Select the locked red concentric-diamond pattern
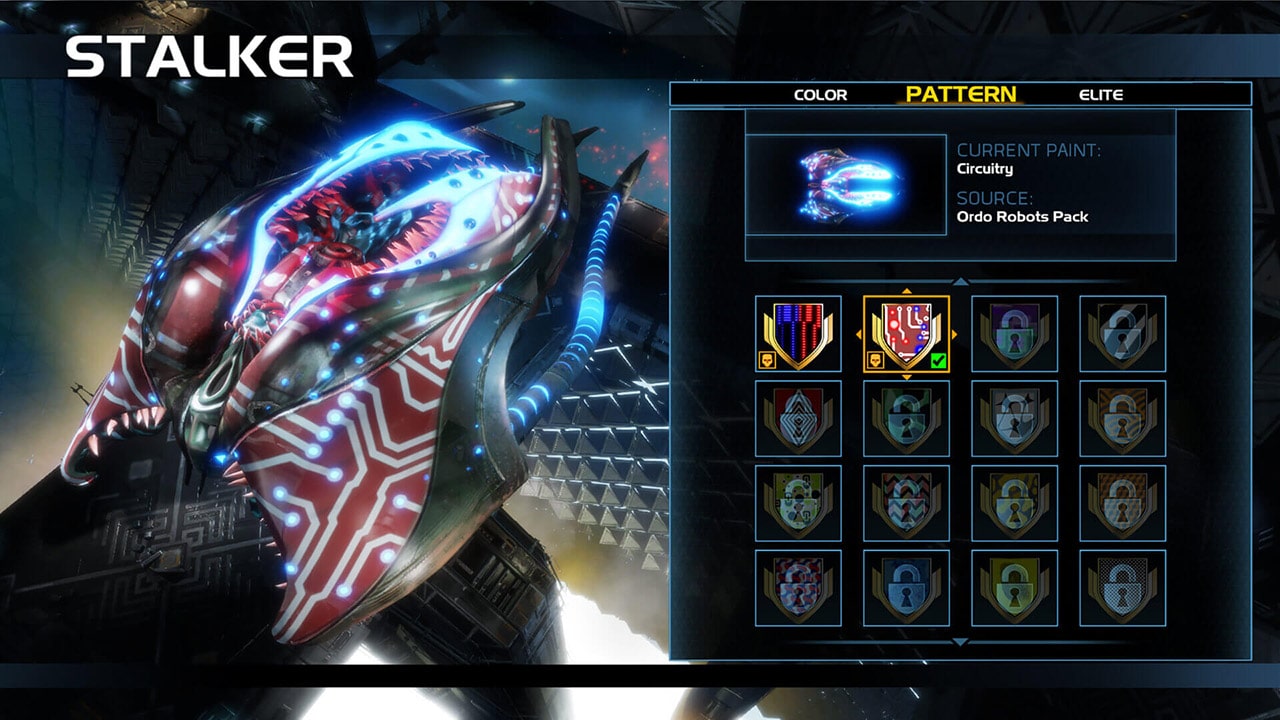This screenshot has width=1280, height=720. (798, 418)
